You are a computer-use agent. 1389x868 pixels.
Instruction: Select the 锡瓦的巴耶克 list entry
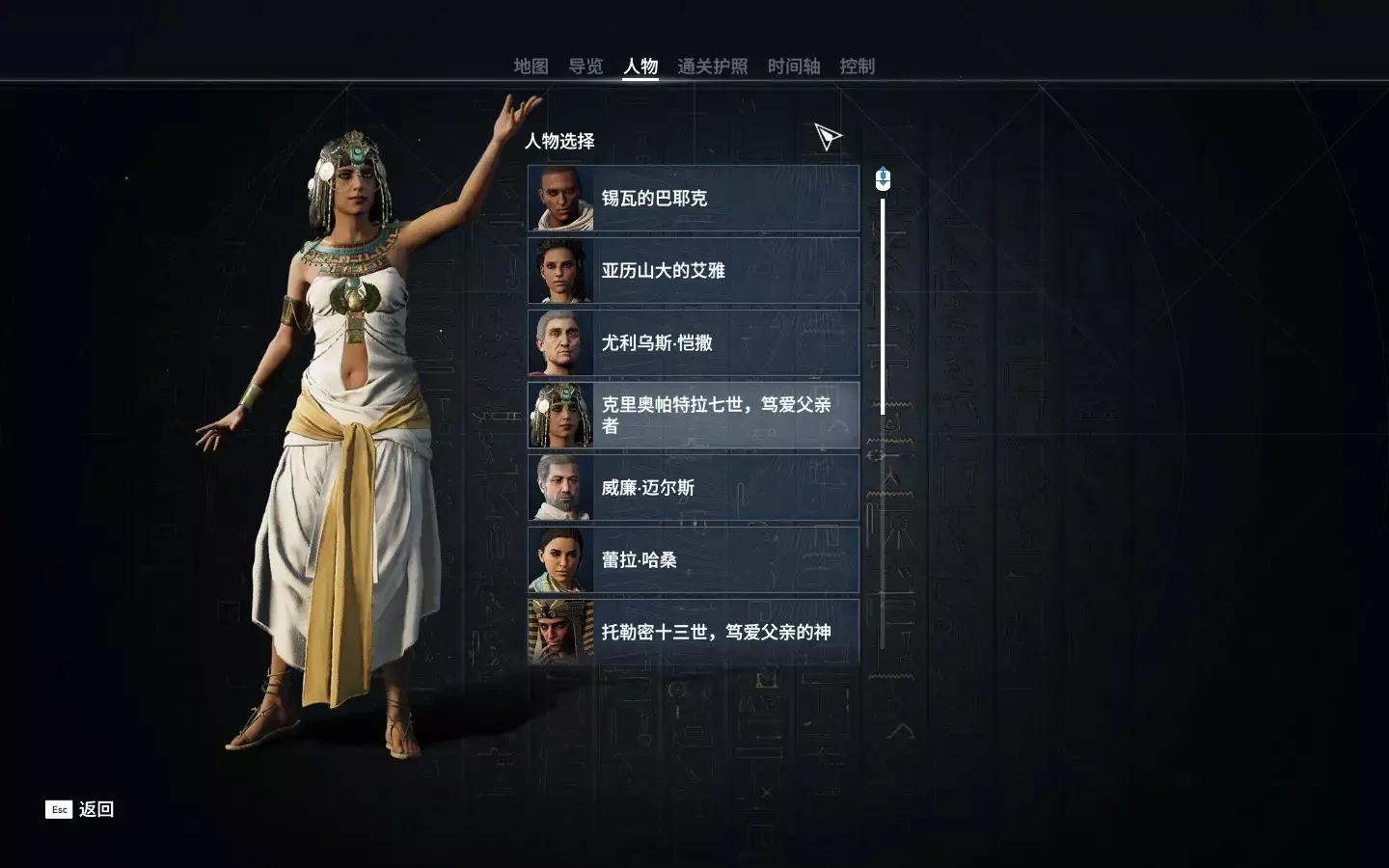pos(693,199)
